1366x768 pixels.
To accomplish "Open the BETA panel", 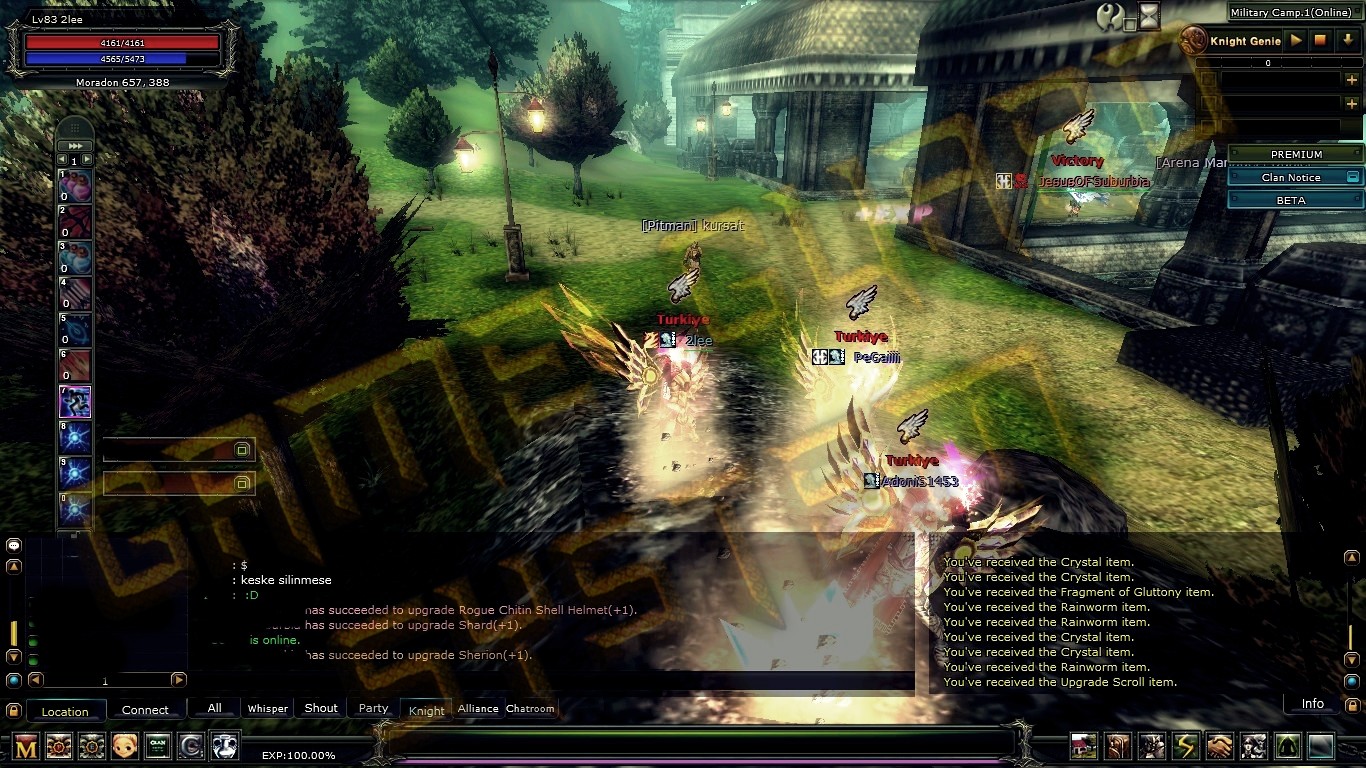I will [x=1296, y=200].
